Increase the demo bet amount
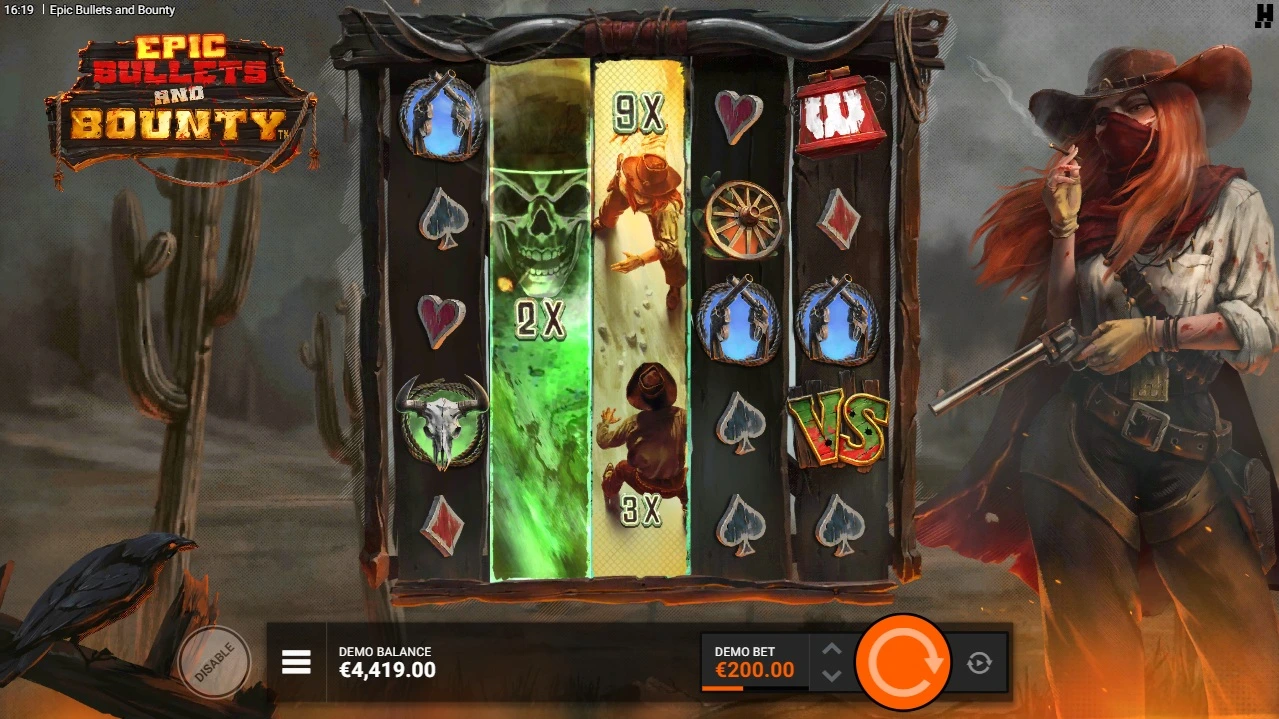The height and width of the screenshot is (719, 1279). tap(832, 649)
